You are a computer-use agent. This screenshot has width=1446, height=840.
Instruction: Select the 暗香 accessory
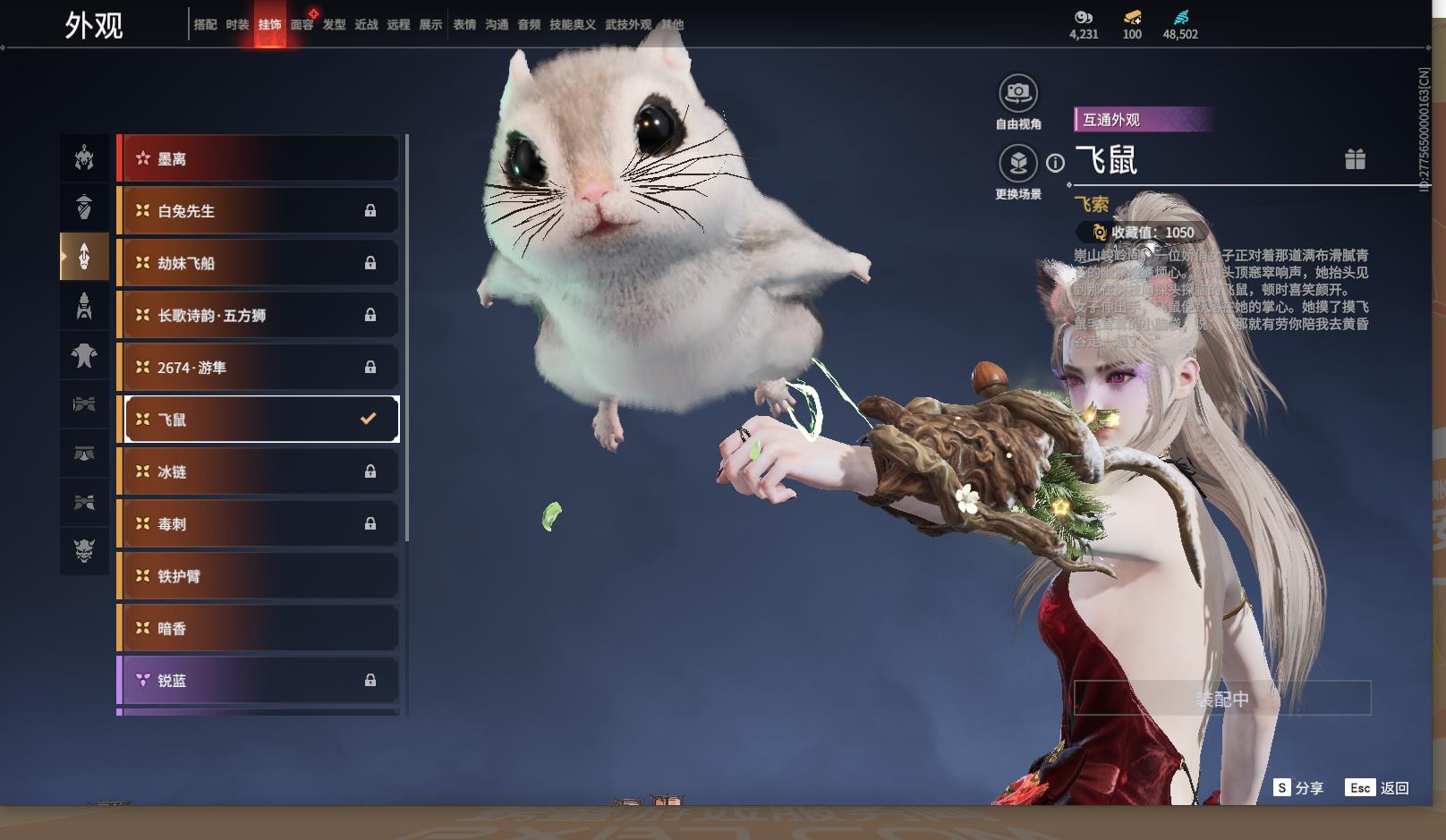tap(259, 628)
